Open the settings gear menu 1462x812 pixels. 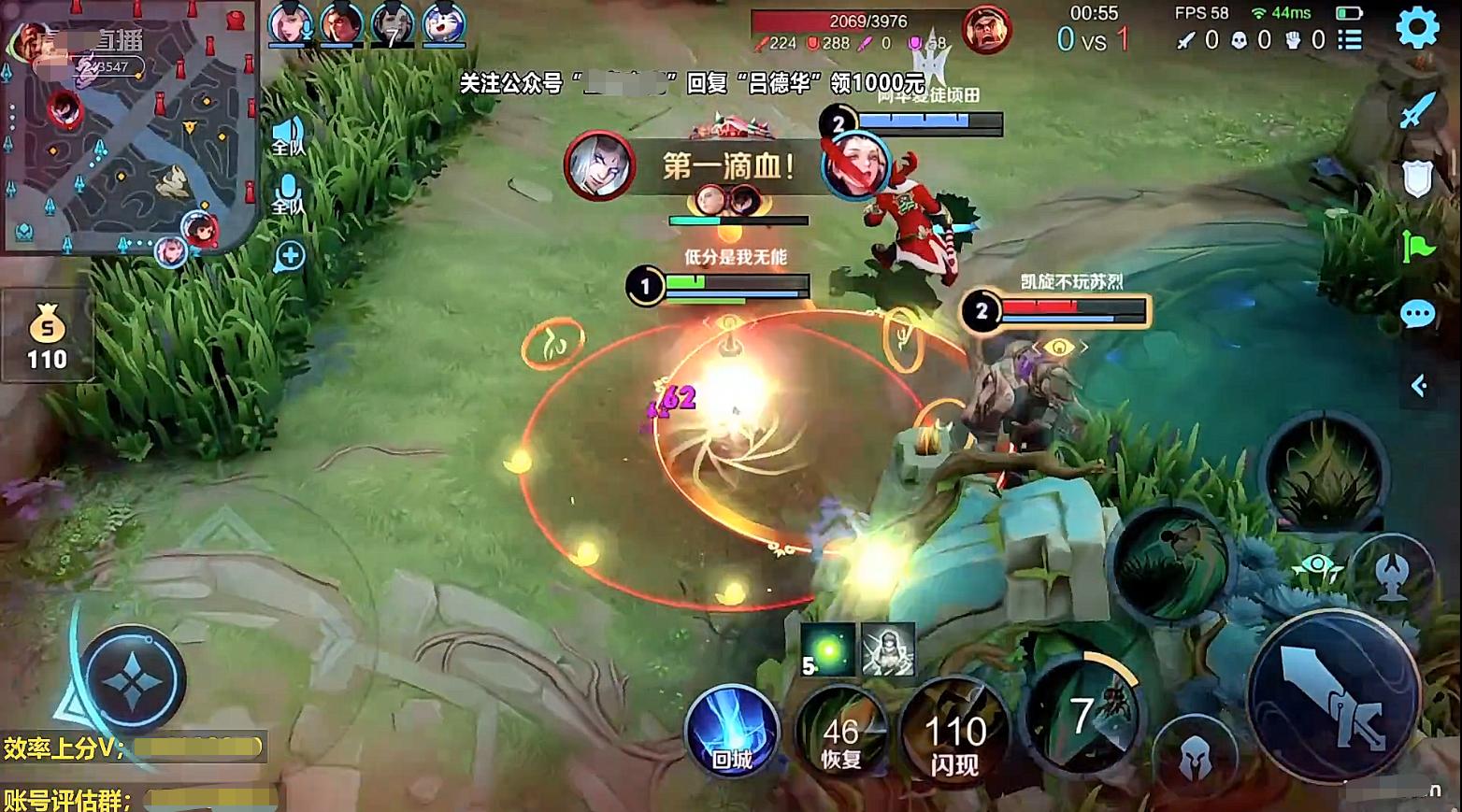tap(1417, 28)
